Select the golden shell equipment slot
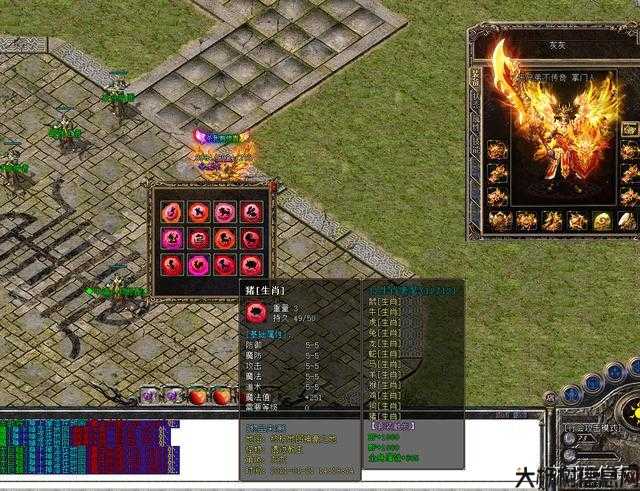Screen dimensions: 640x491 point(602,221)
